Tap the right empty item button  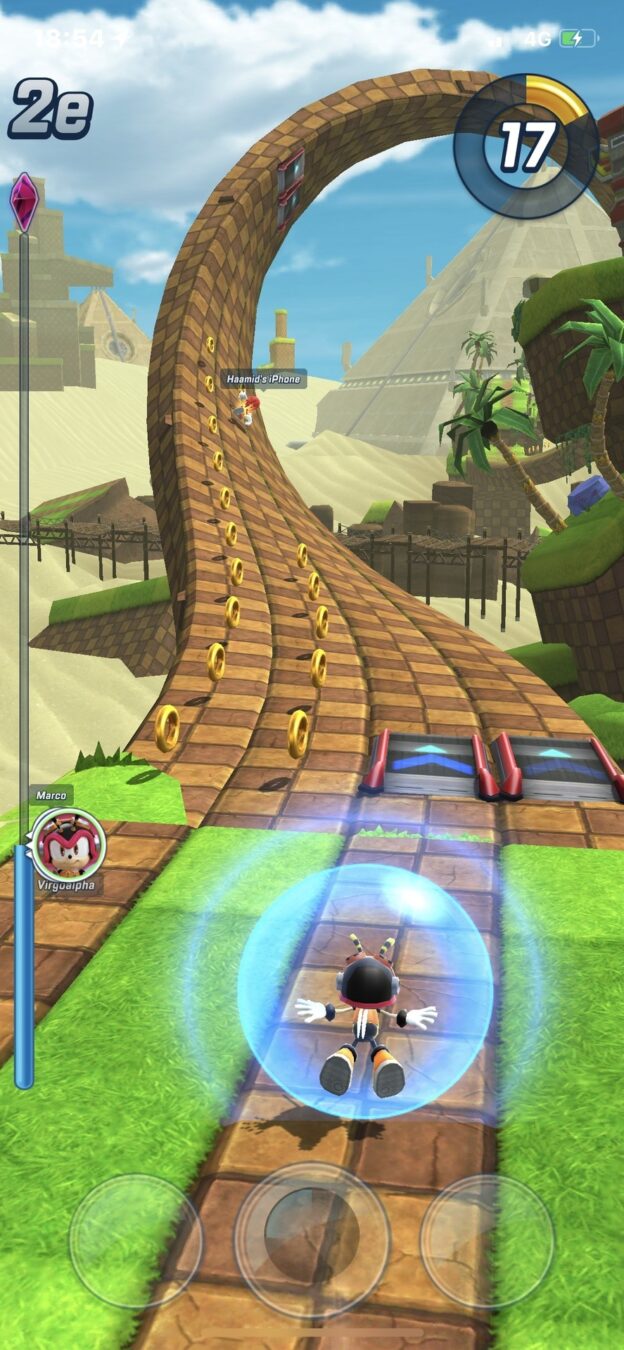click(x=487, y=1240)
